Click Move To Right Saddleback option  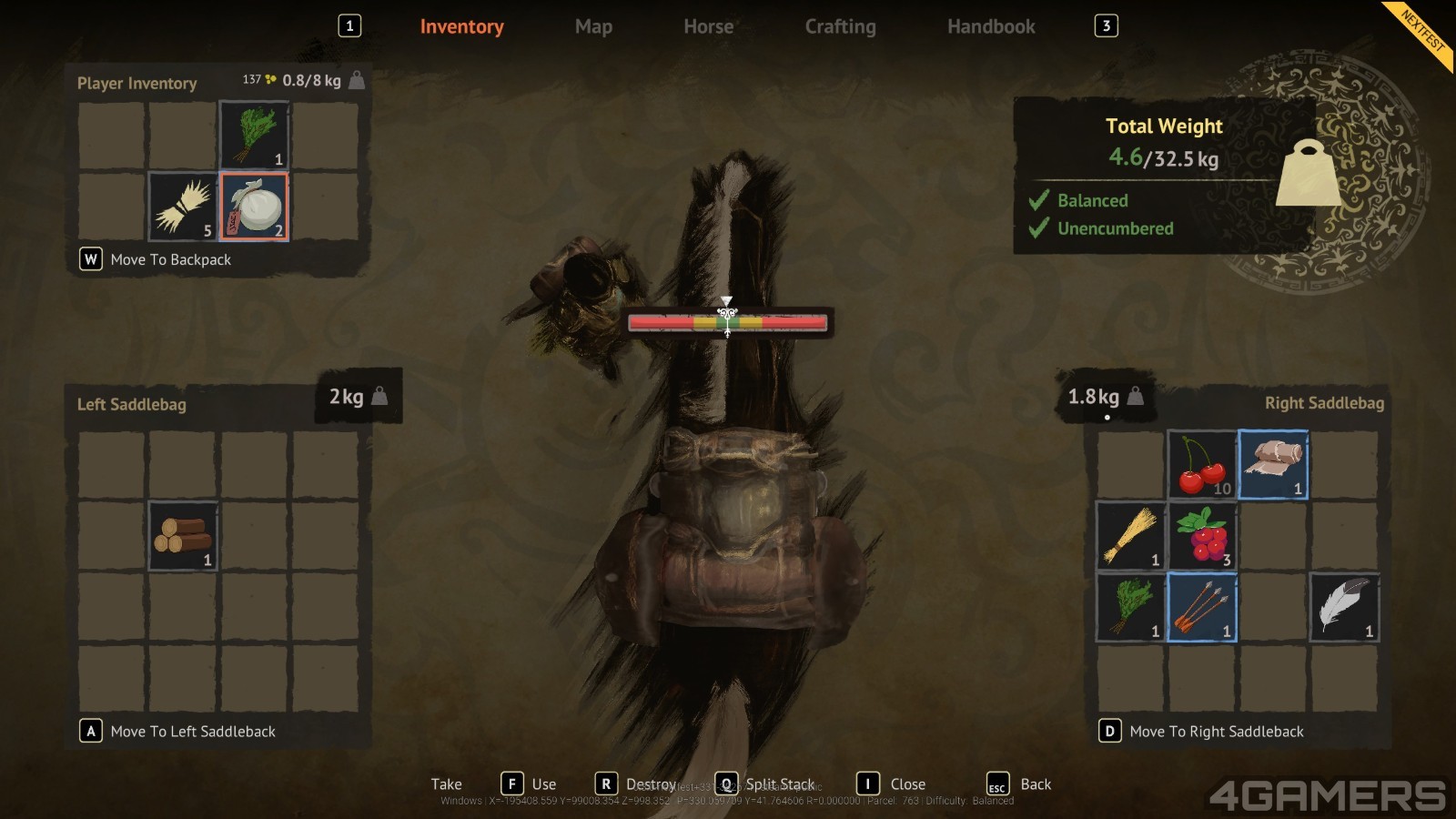click(x=1216, y=732)
